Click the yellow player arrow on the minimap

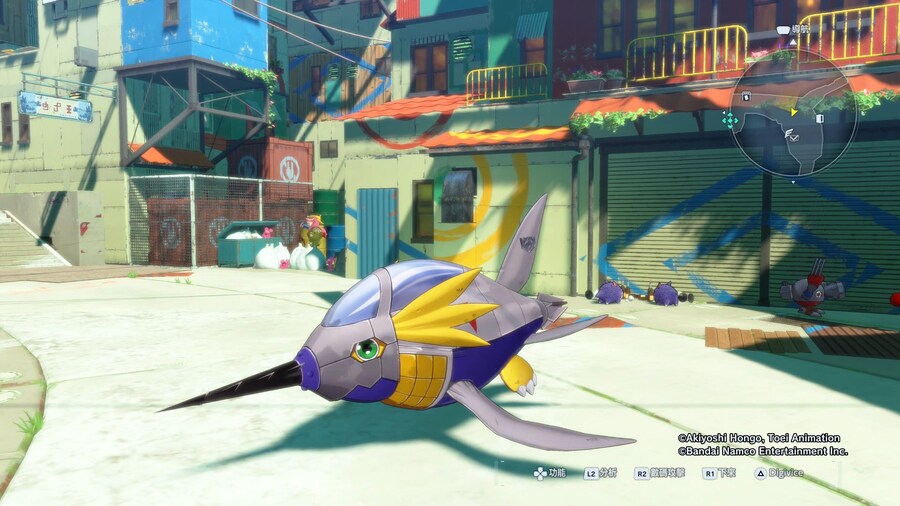[x=793, y=112]
